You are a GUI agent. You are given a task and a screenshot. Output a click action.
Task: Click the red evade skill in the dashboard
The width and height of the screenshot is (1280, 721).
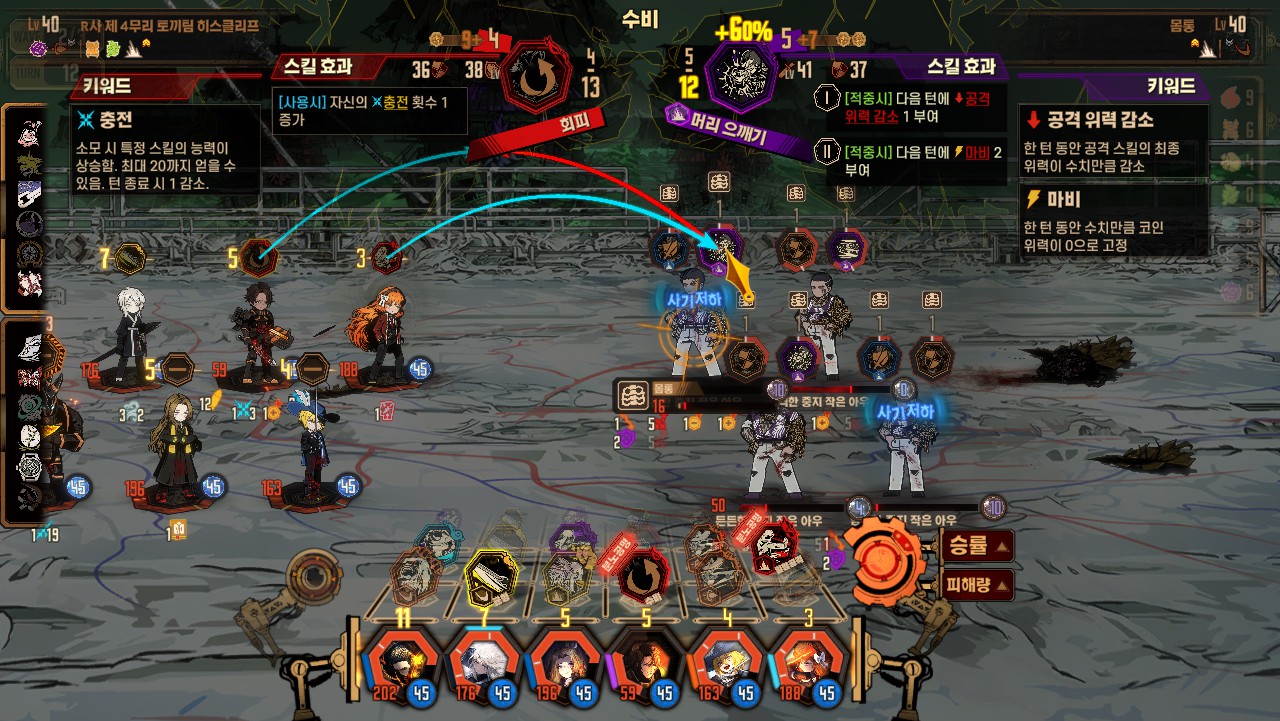(x=643, y=574)
